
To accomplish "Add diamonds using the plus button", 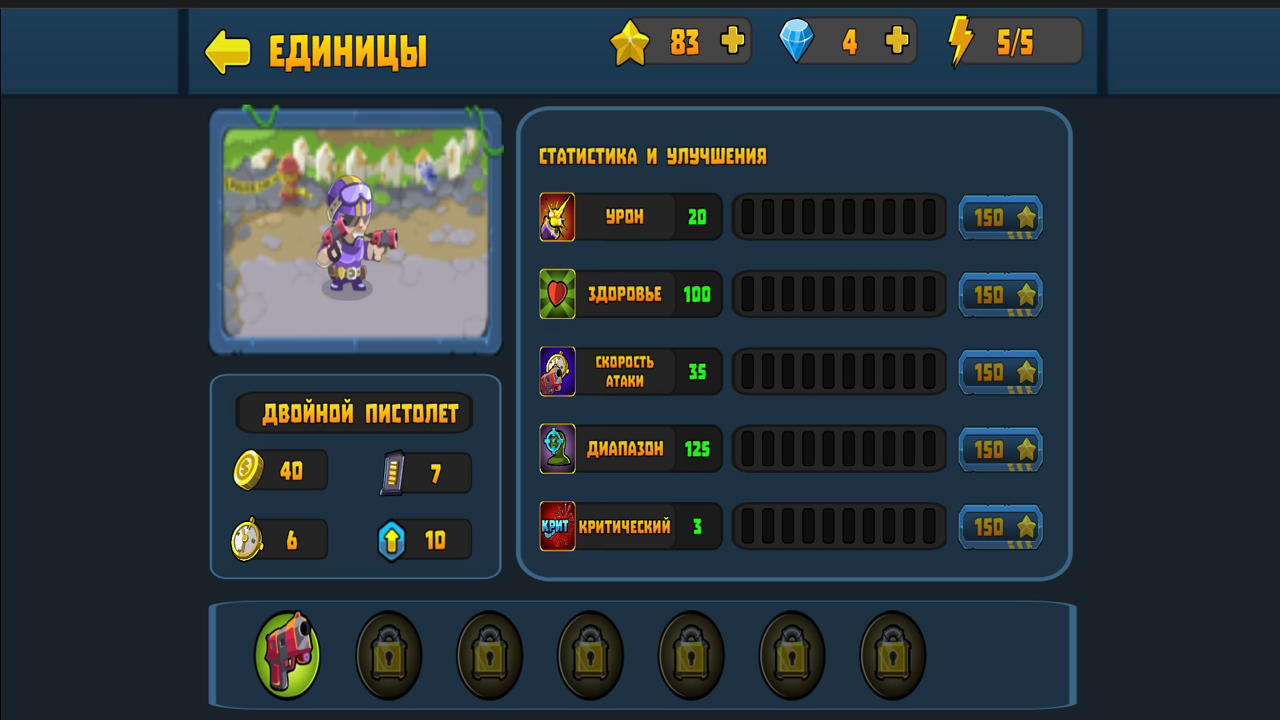I will pyautogui.click(x=898, y=41).
